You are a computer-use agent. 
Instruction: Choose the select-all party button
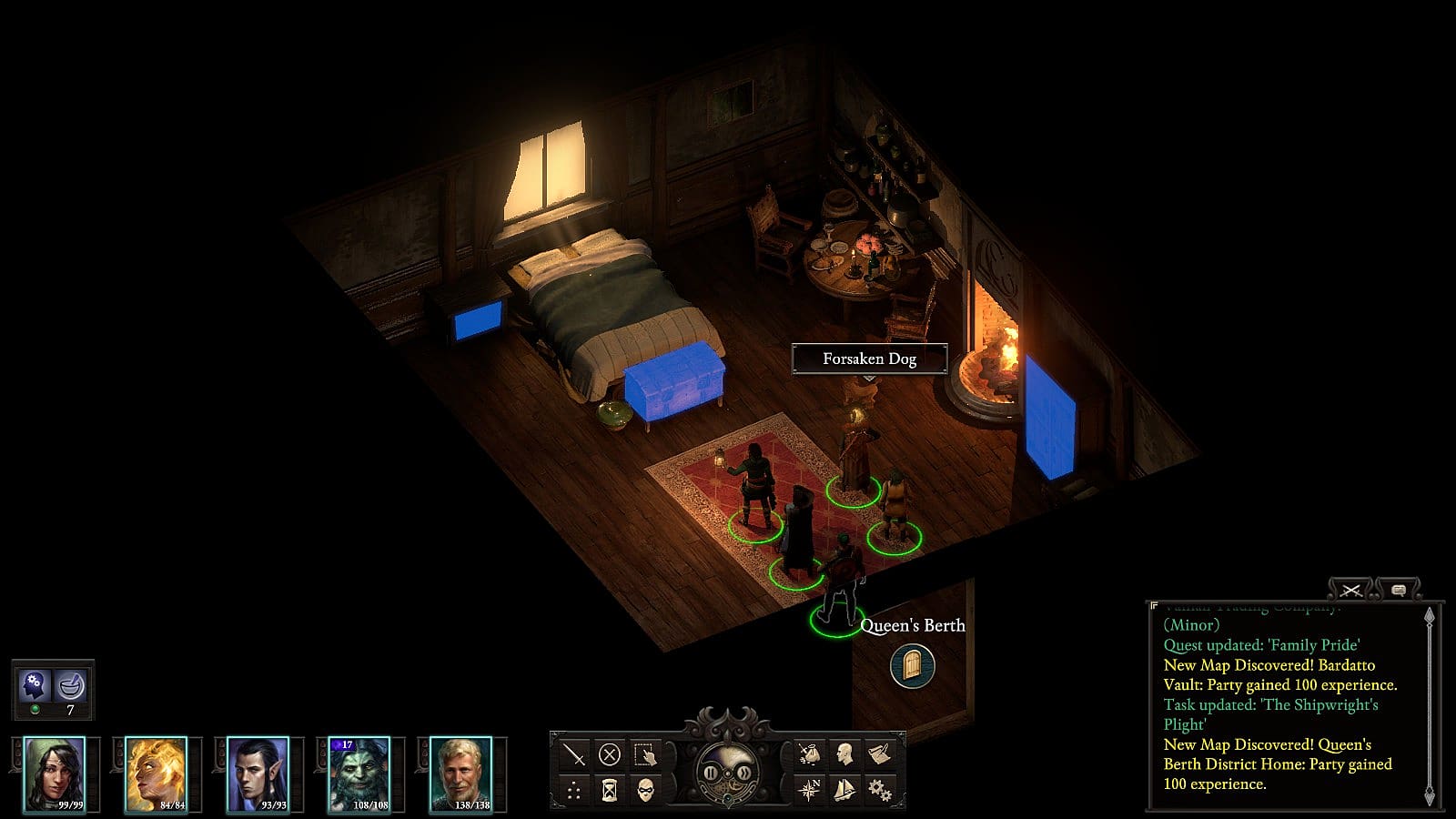(645, 754)
